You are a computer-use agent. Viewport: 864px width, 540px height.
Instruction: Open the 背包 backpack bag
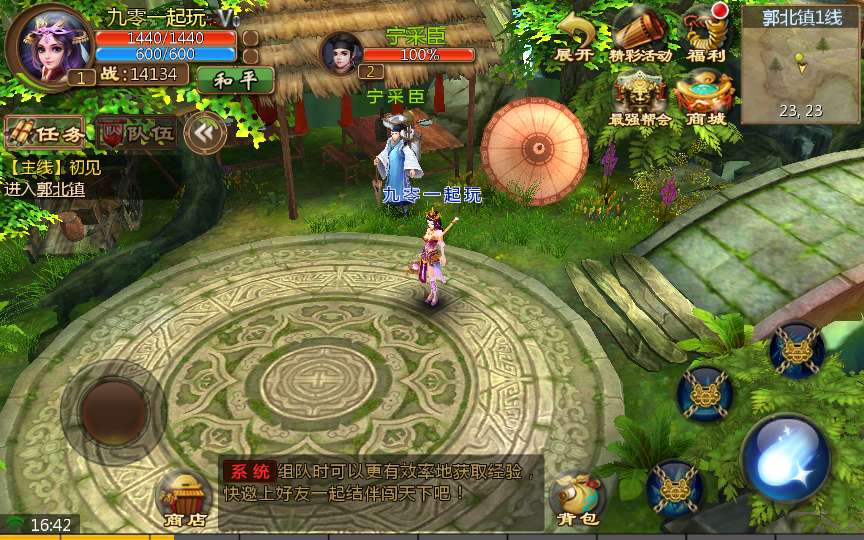pyautogui.click(x=577, y=498)
